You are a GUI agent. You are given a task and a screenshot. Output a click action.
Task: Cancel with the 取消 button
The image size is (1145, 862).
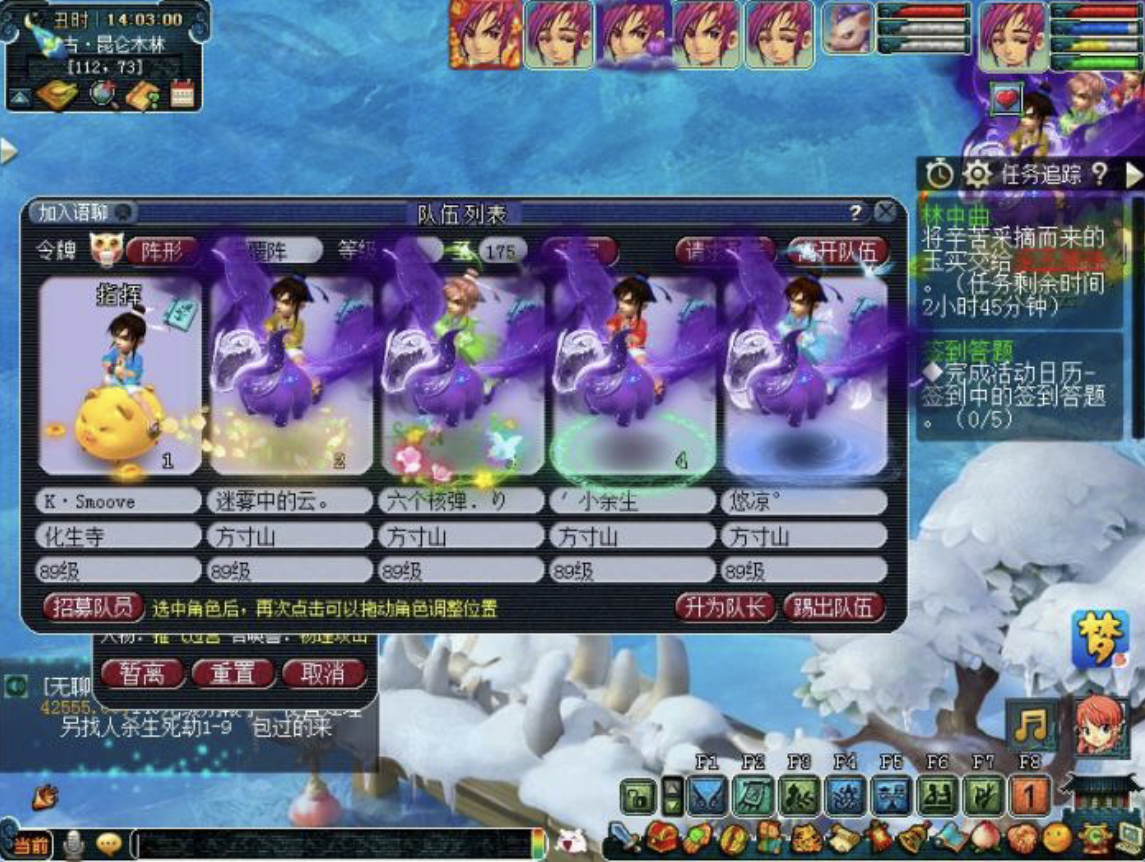coord(322,673)
